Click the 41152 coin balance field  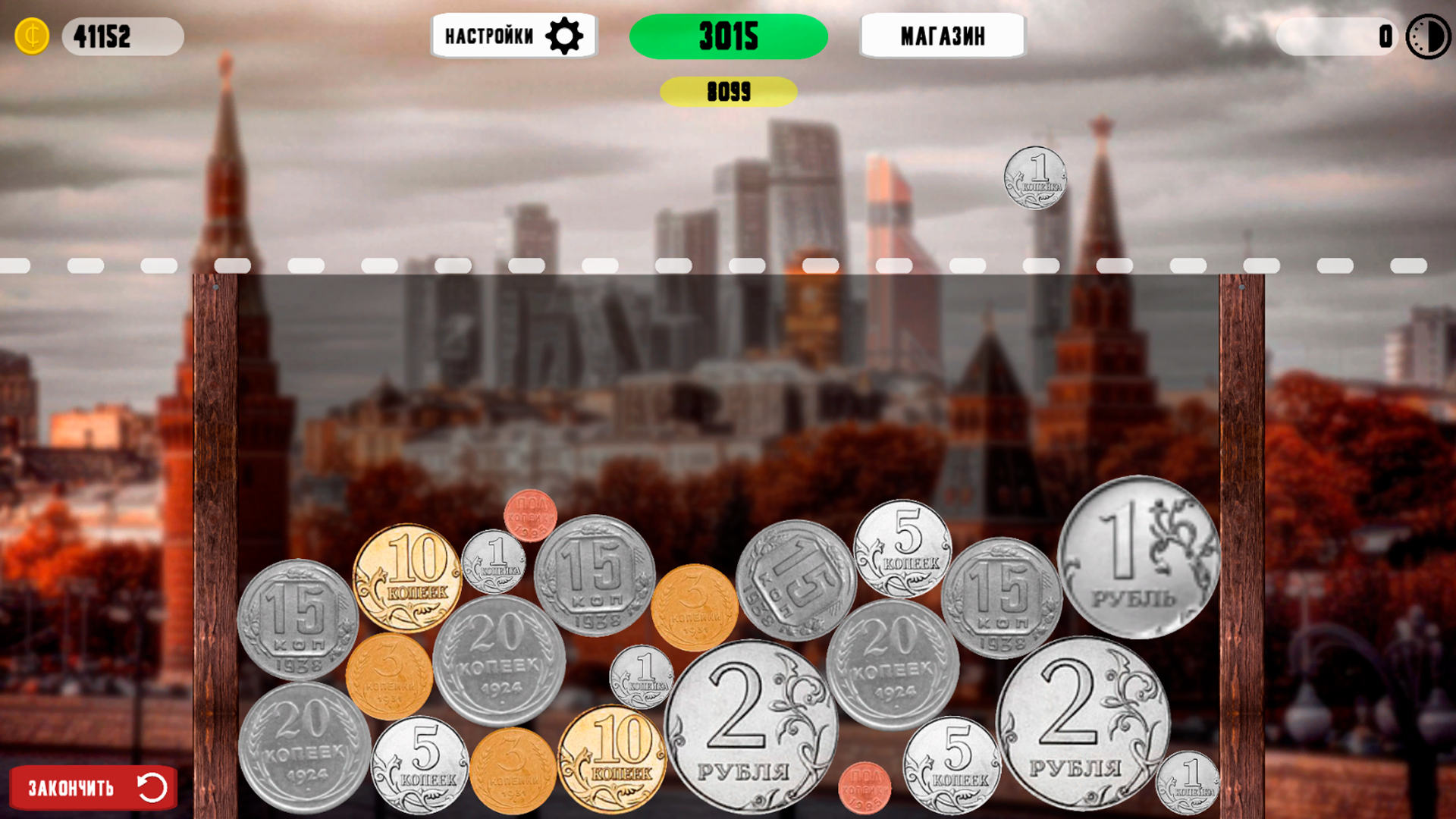[121, 34]
